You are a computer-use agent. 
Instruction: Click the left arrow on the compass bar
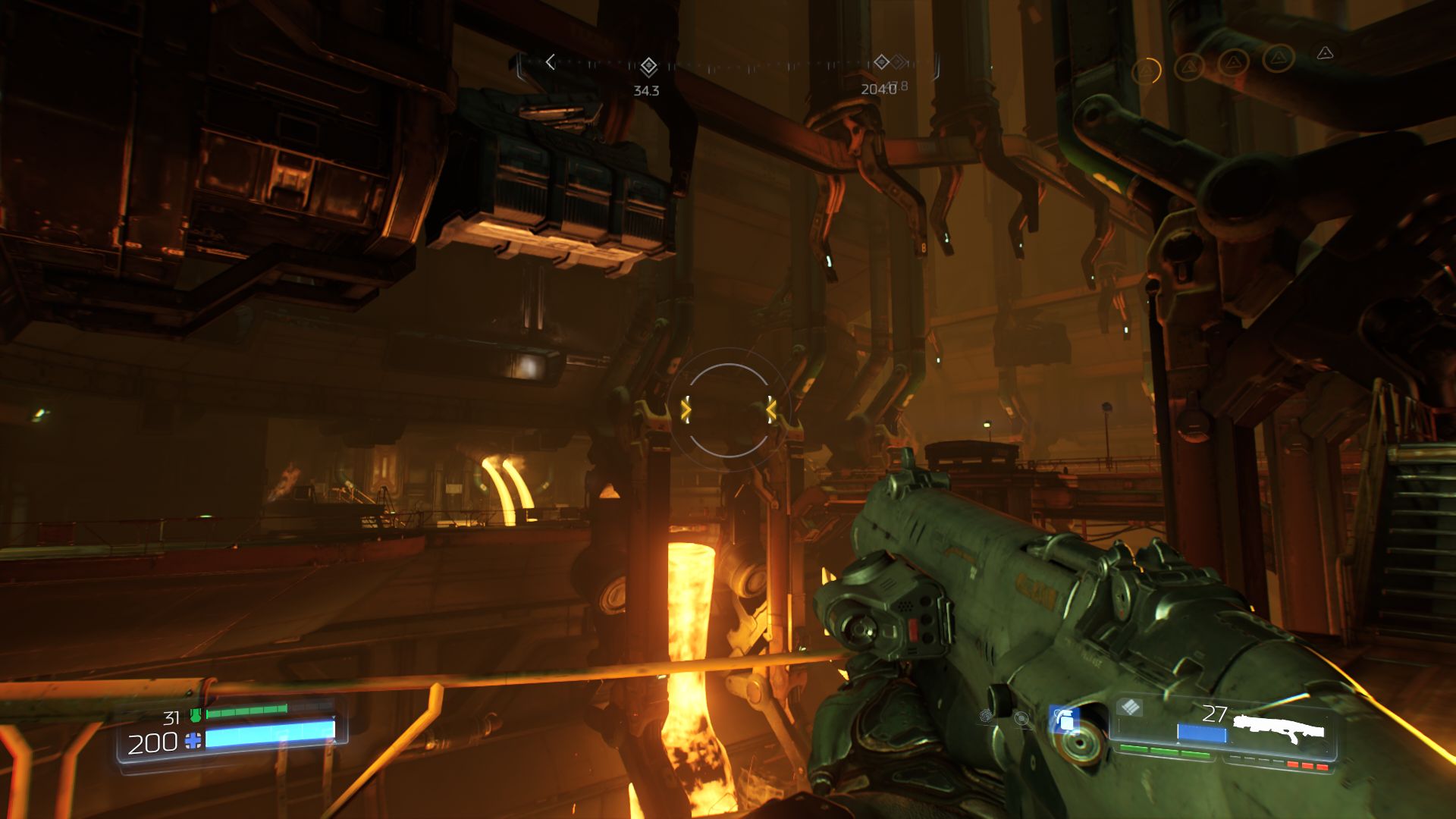coord(551,62)
